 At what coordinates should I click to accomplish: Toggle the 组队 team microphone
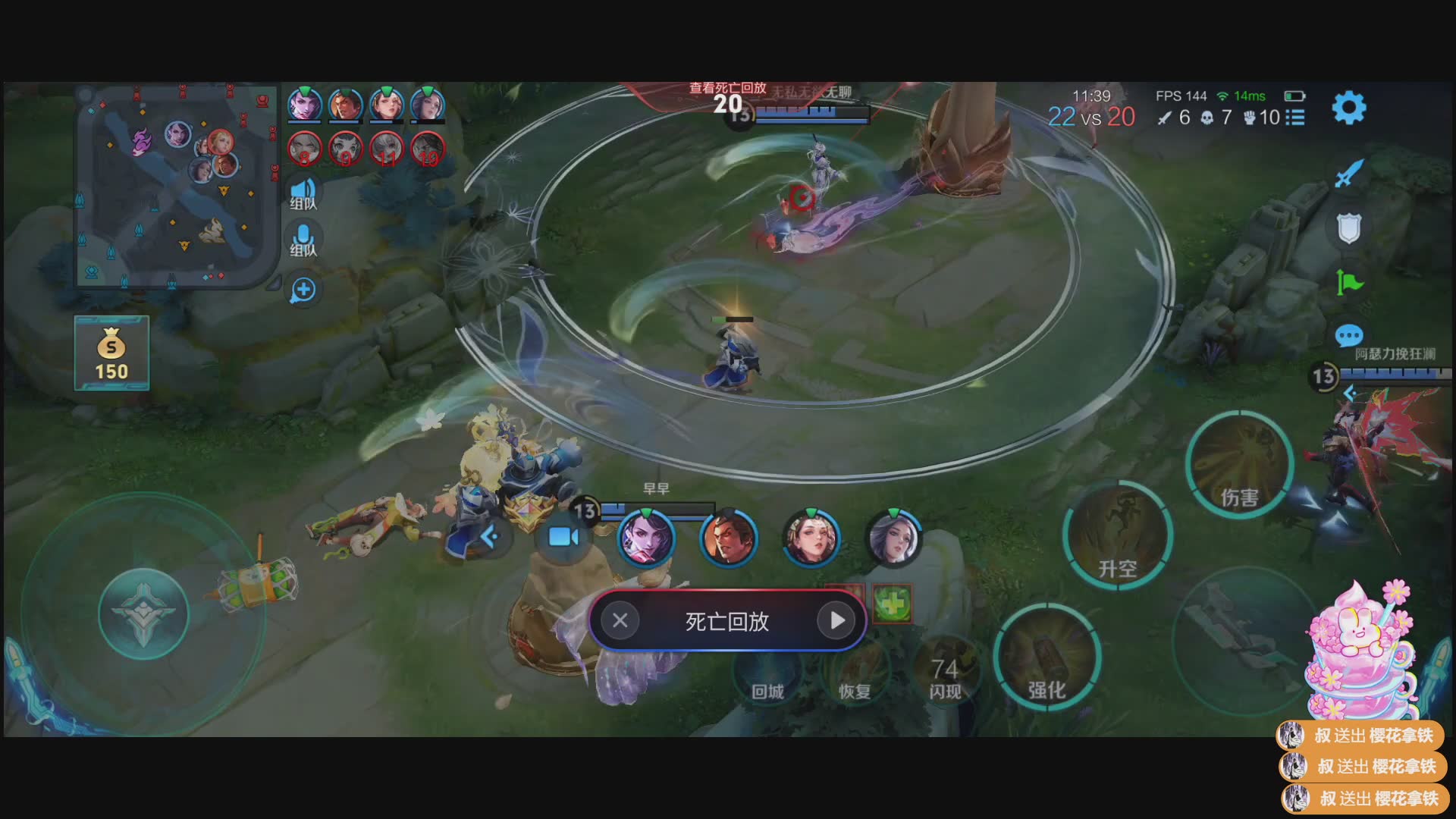(x=303, y=240)
